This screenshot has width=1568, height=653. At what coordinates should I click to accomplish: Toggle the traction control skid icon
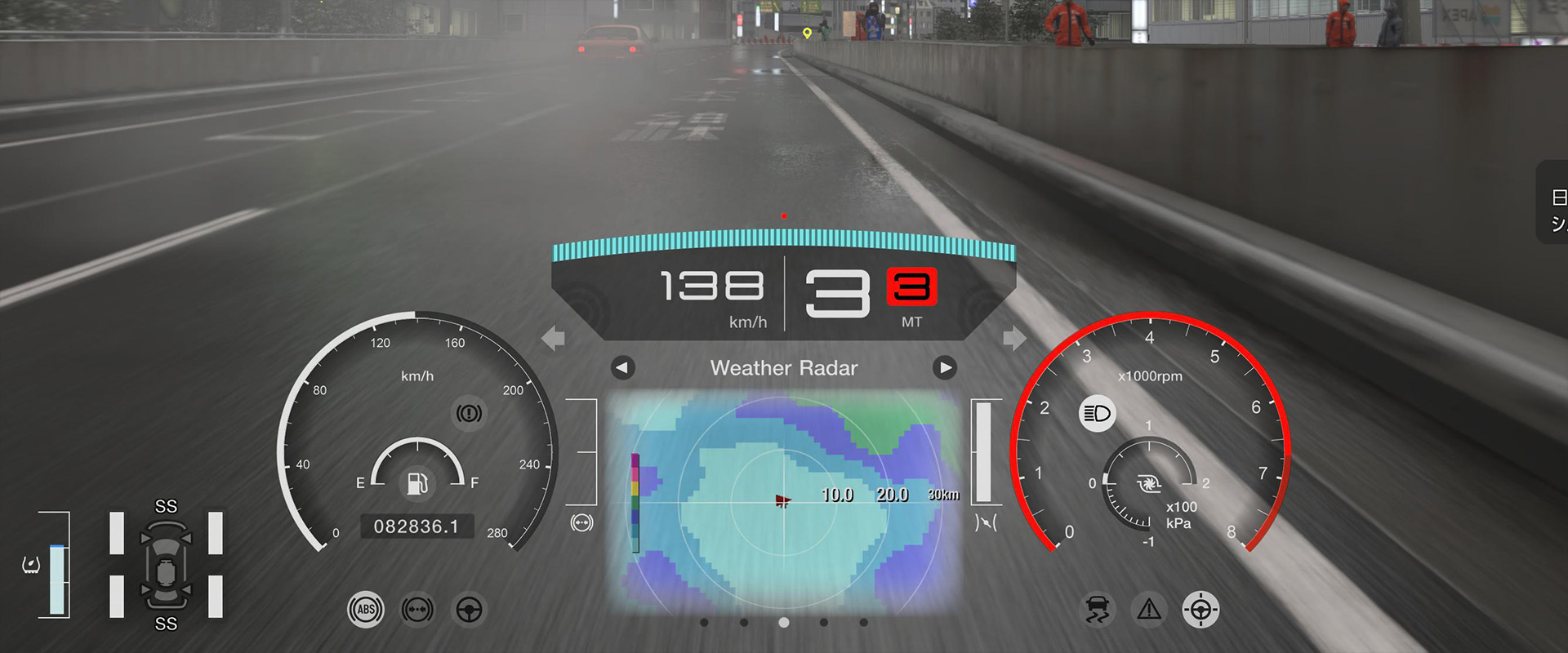click(1098, 610)
